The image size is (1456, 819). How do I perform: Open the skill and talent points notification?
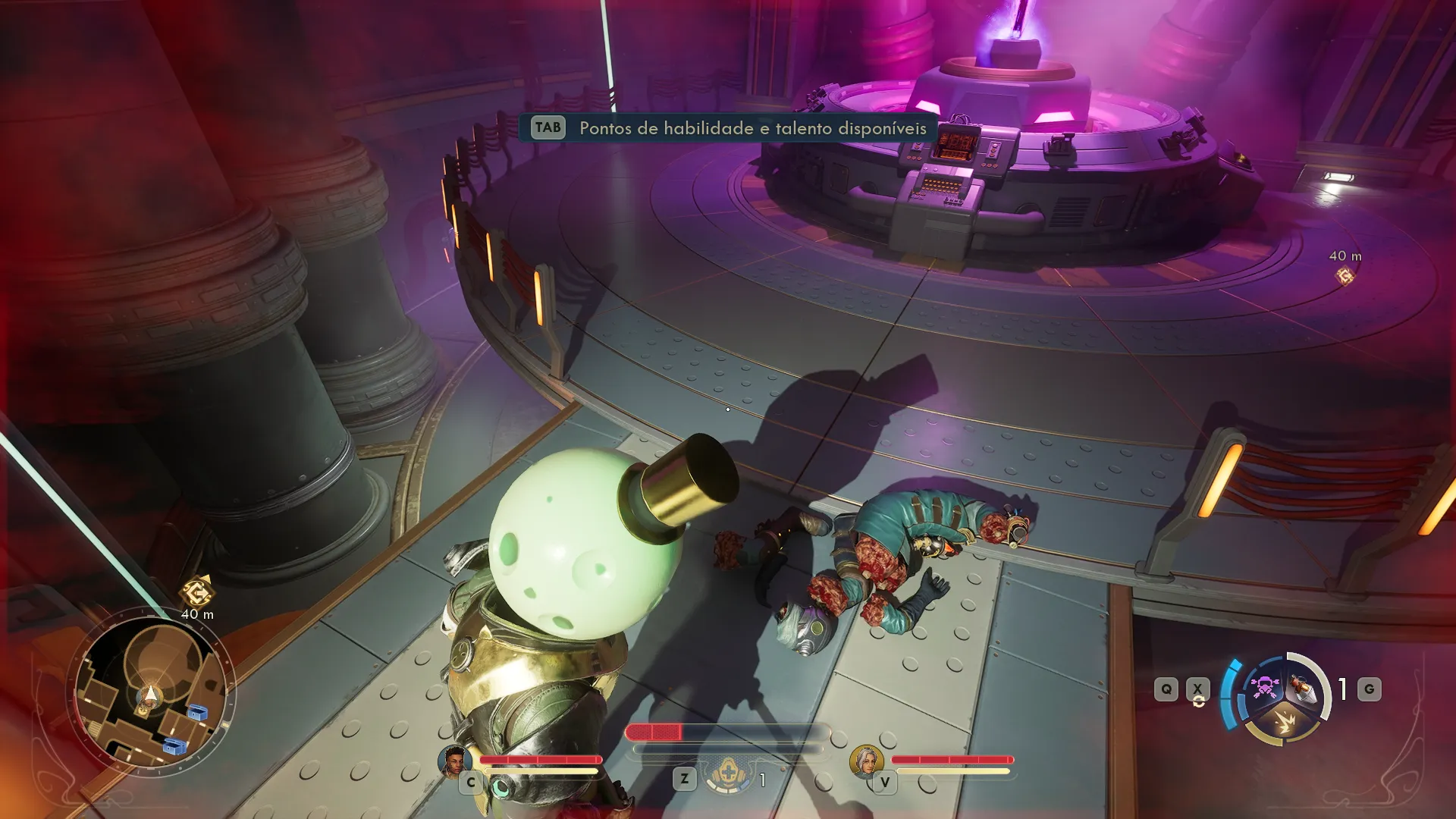[728, 127]
